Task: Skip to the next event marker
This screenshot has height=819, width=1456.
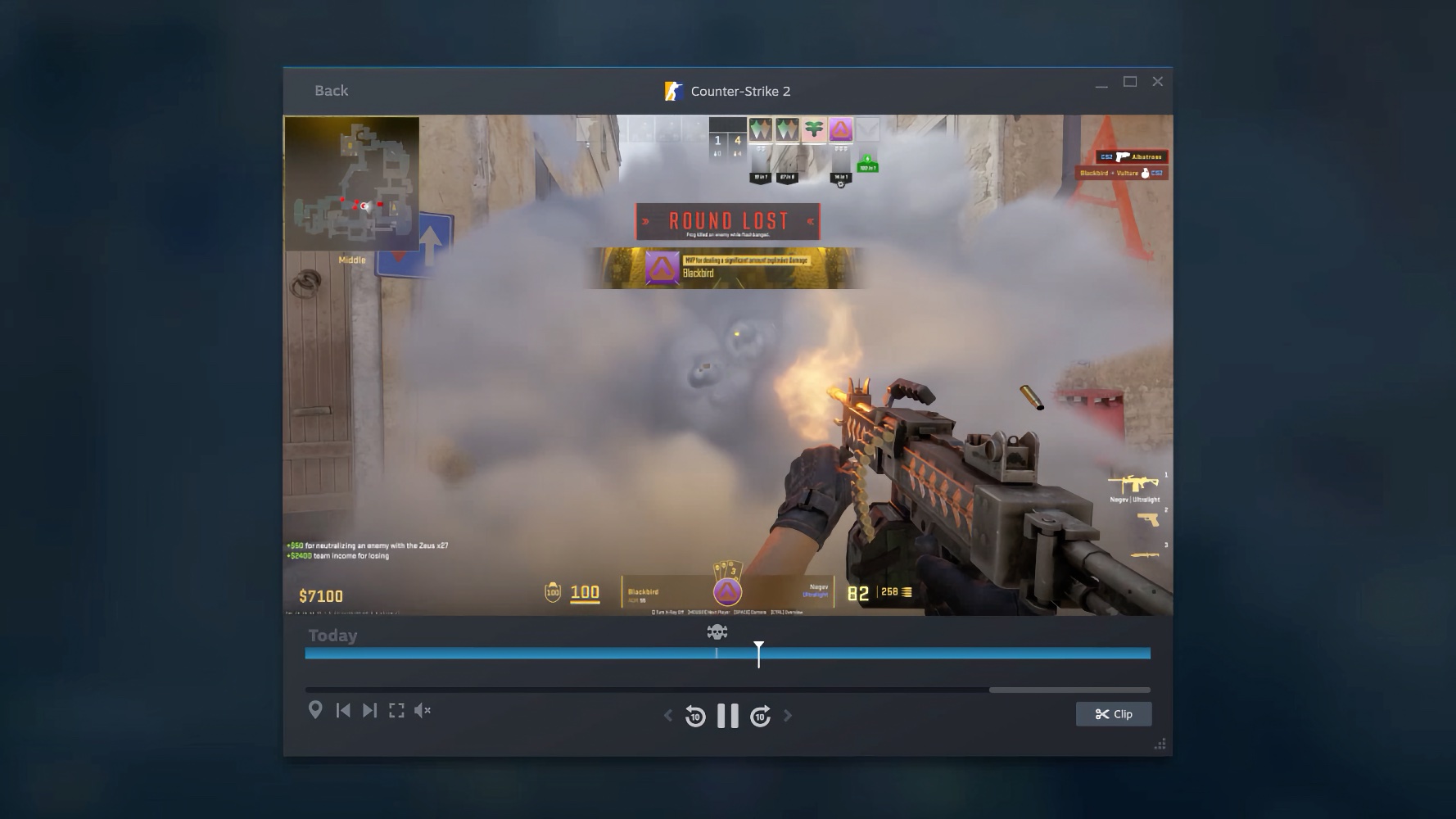Action: point(372,711)
